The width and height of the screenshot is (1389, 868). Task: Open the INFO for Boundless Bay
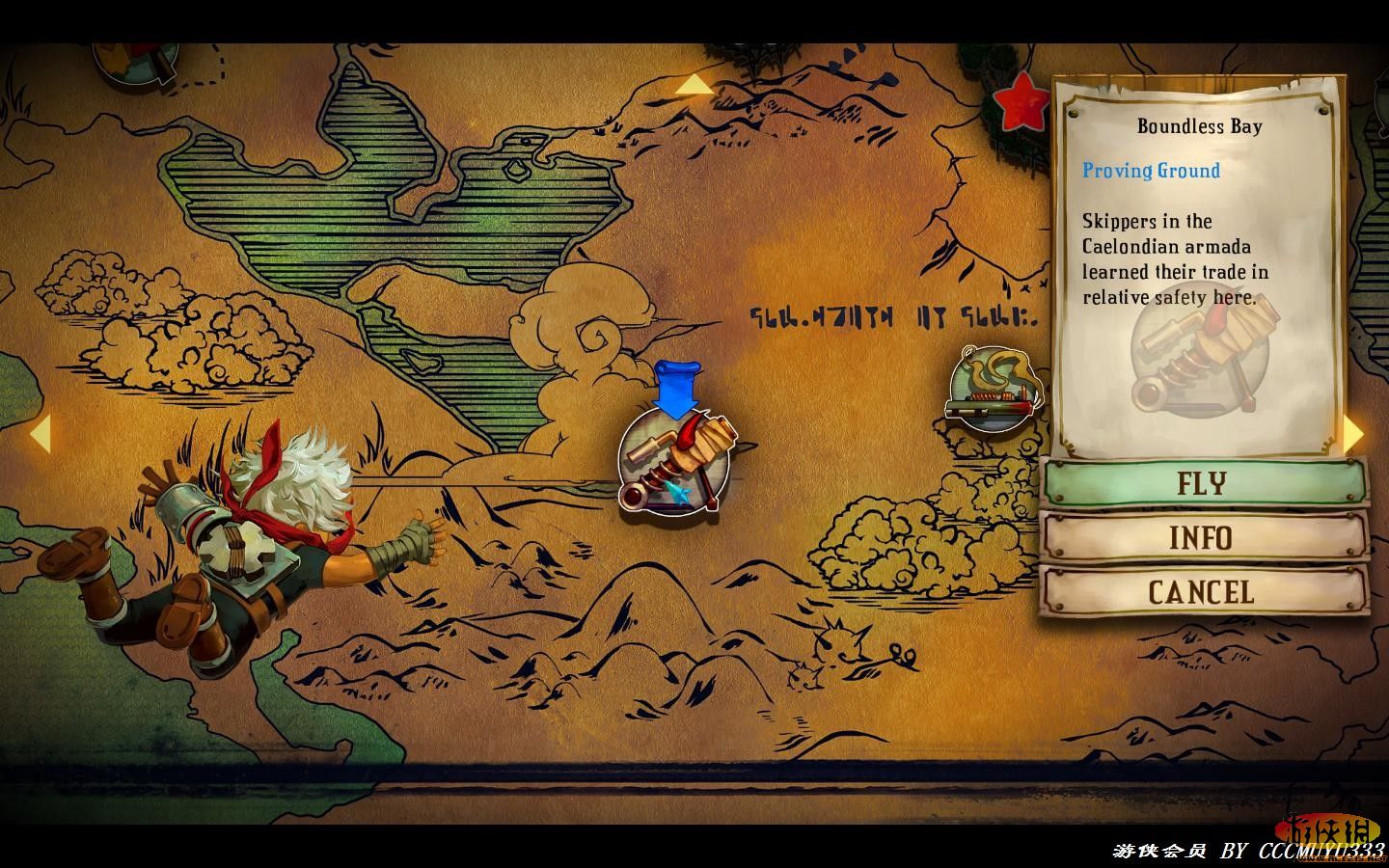tap(1203, 537)
